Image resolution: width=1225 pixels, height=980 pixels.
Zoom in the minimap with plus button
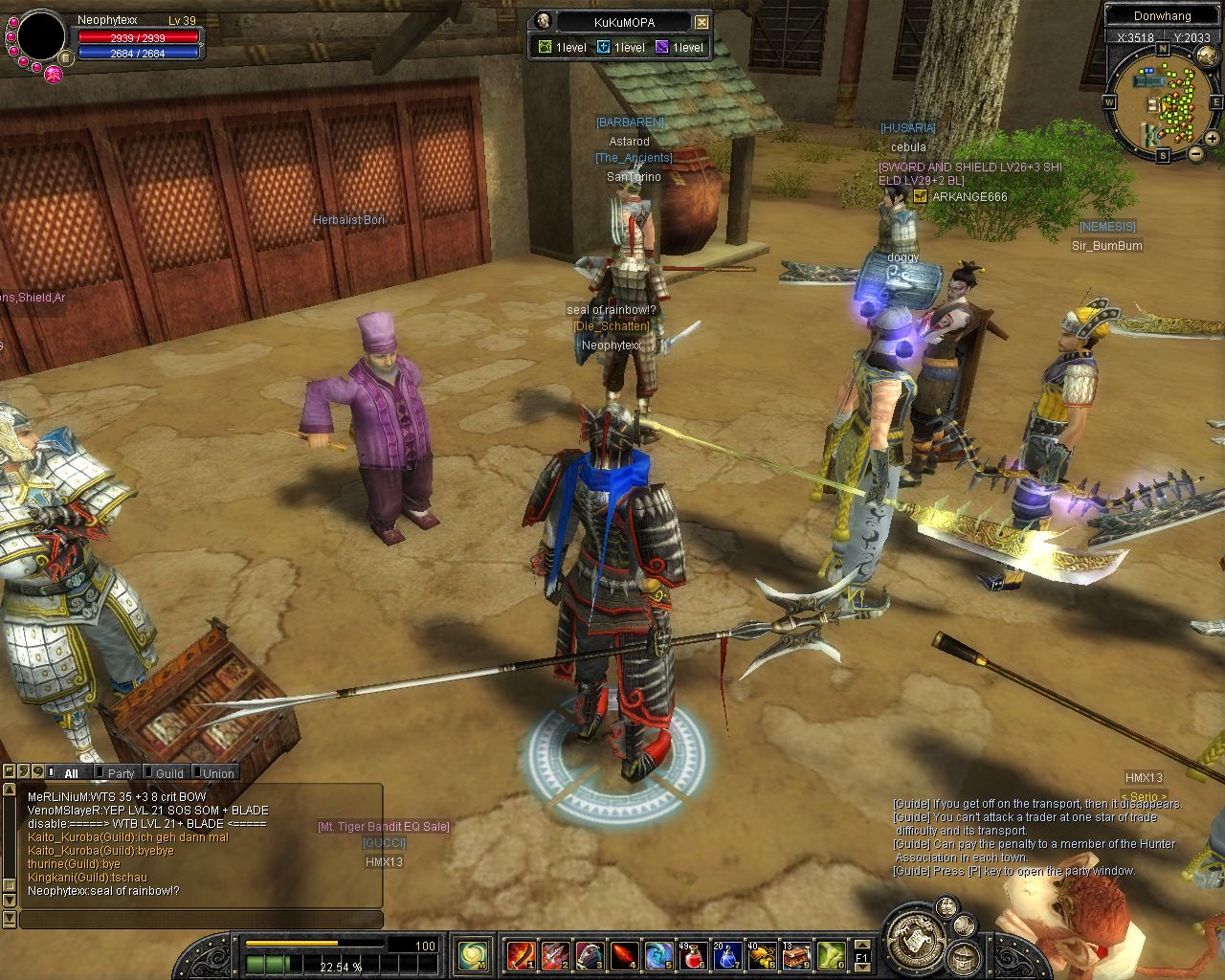click(1213, 139)
